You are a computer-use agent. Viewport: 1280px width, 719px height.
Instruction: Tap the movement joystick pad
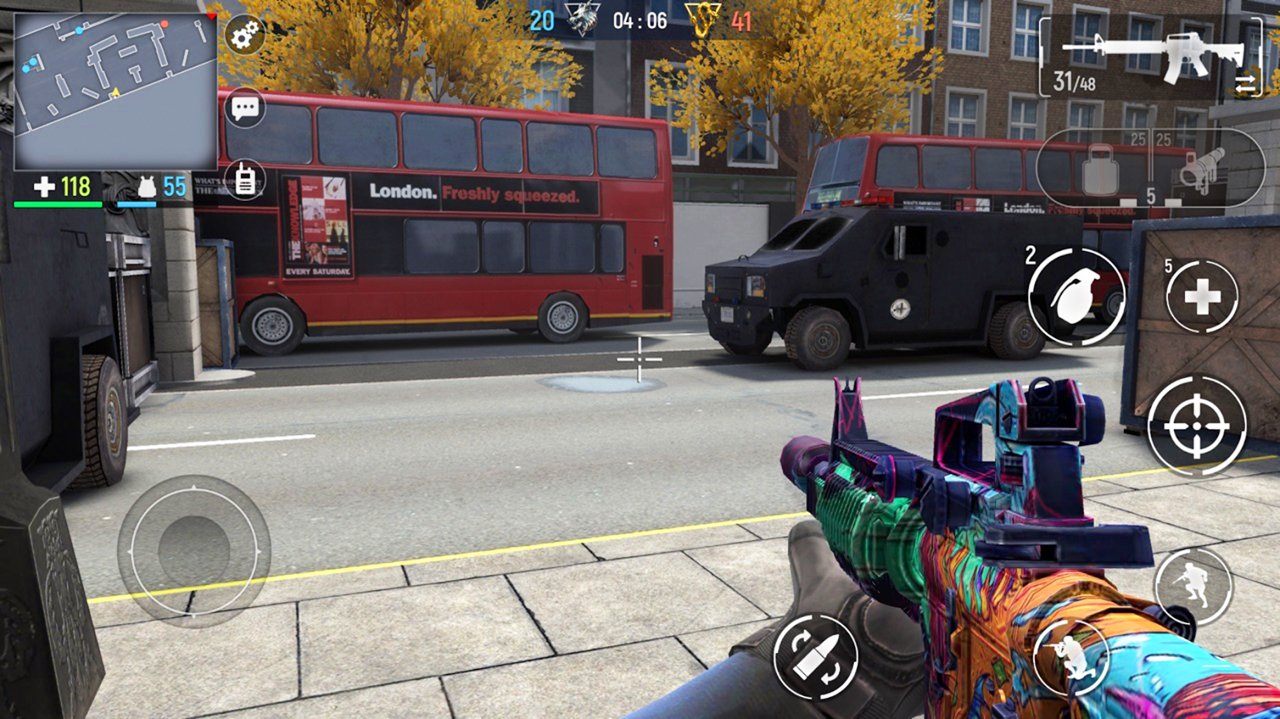tap(194, 551)
